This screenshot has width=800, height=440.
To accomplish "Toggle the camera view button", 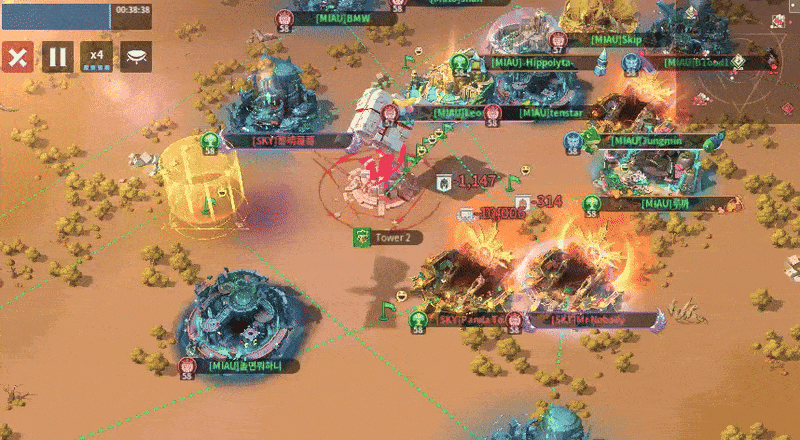I will click(136, 56).
